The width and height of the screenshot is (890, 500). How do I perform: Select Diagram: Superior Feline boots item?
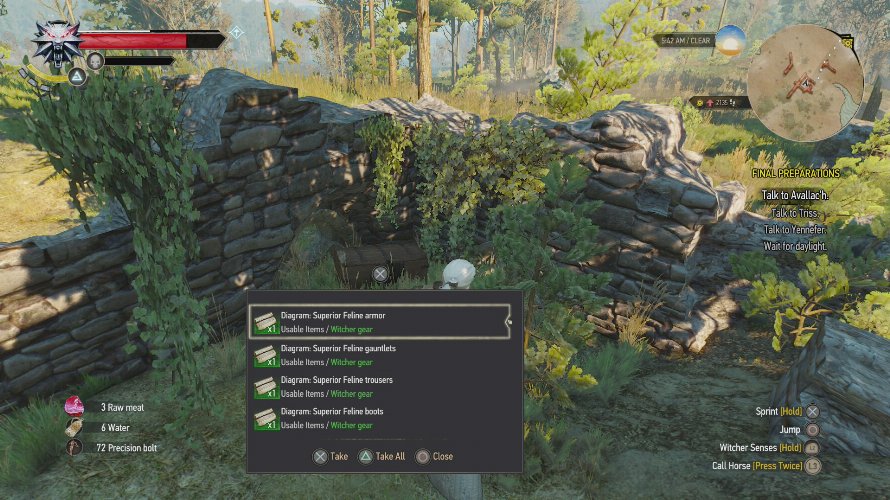click(x=379, y=417)
